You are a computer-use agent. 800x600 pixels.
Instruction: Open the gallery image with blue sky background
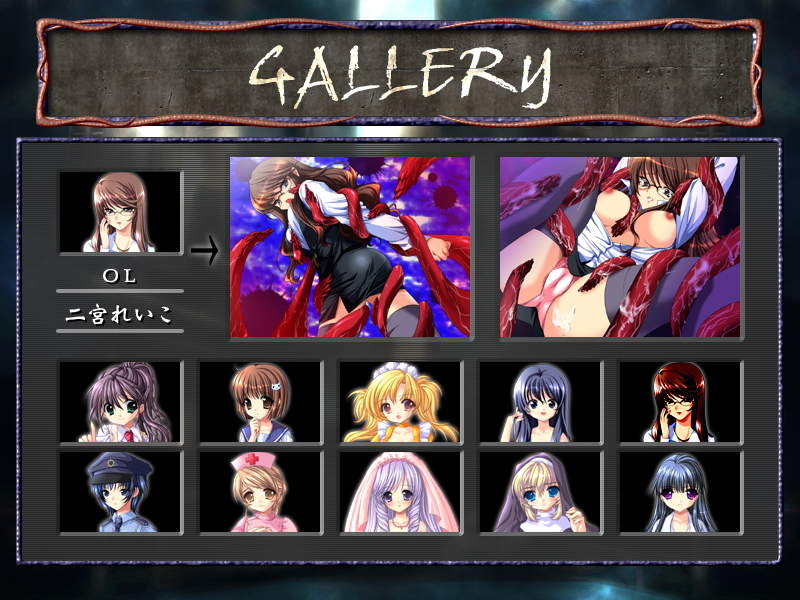350,247
